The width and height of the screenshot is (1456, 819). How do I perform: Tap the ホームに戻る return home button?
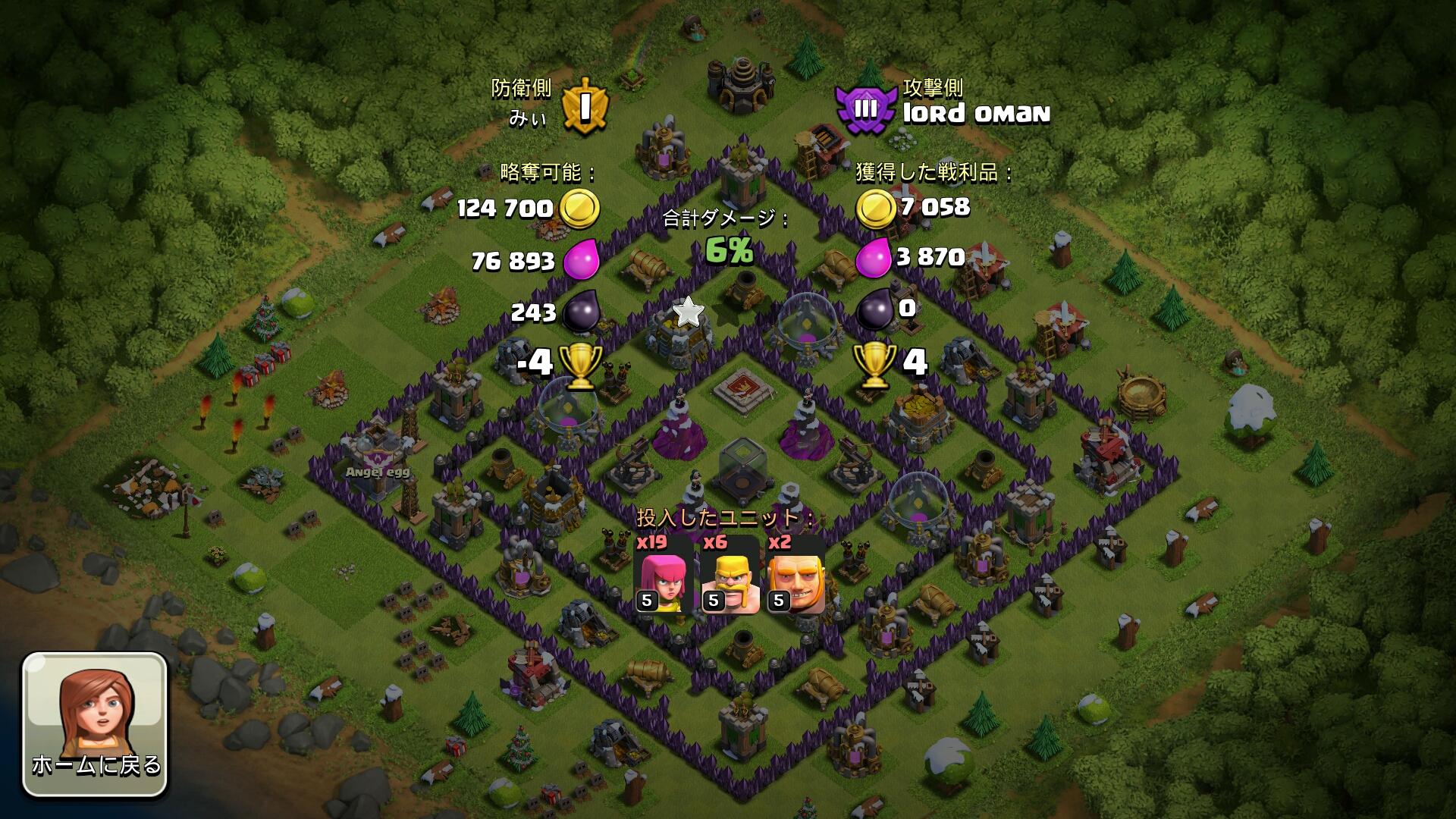tap(95, 724)
